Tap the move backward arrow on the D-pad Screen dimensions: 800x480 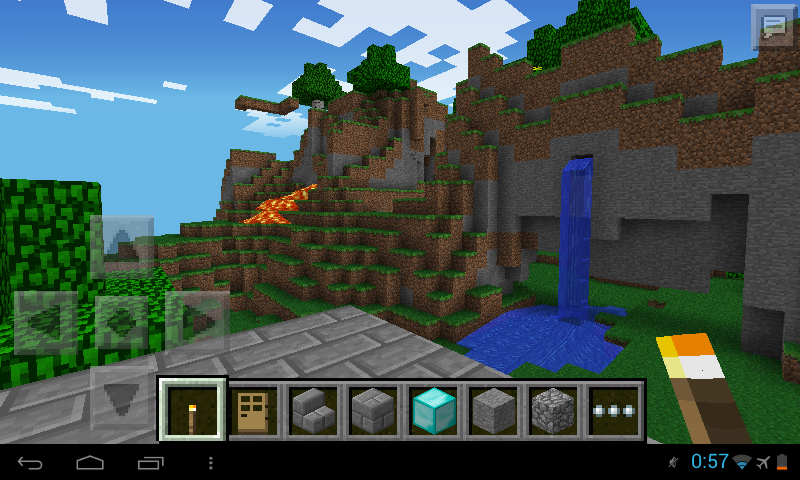coord(122,396)
